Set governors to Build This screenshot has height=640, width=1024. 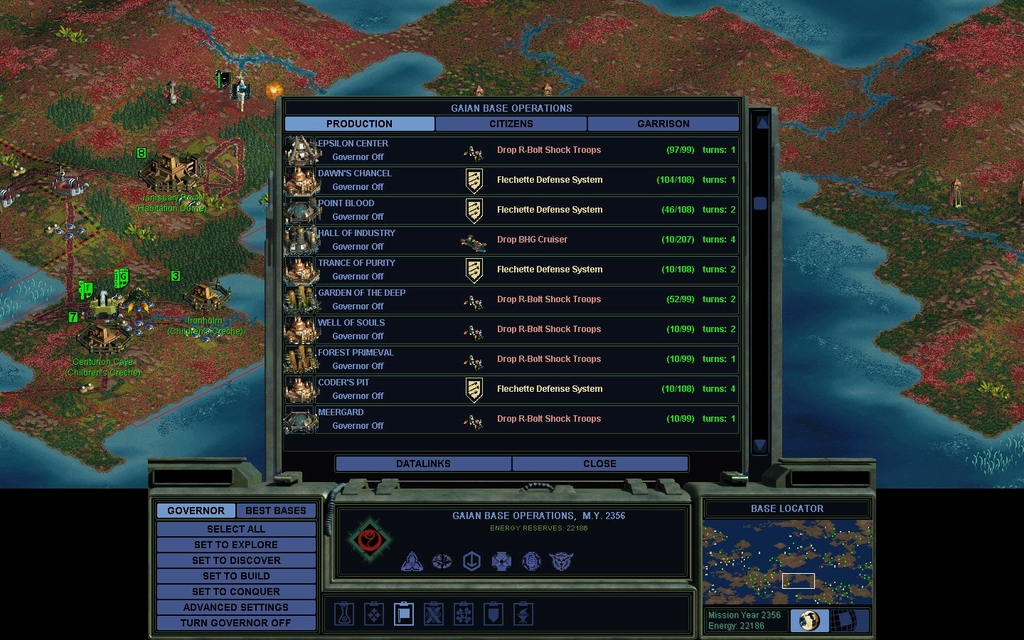pyautogui.click(x=236, y=576)
